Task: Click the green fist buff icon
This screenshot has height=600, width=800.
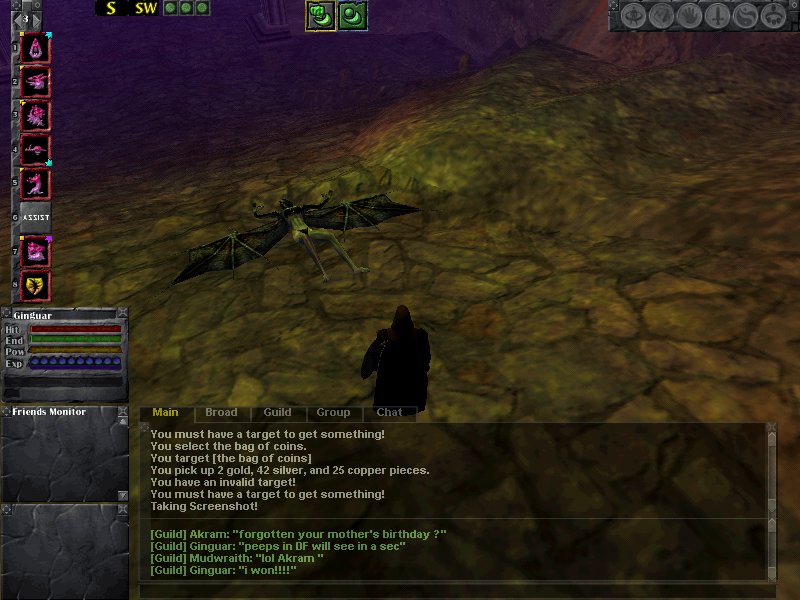Action: 320,15
